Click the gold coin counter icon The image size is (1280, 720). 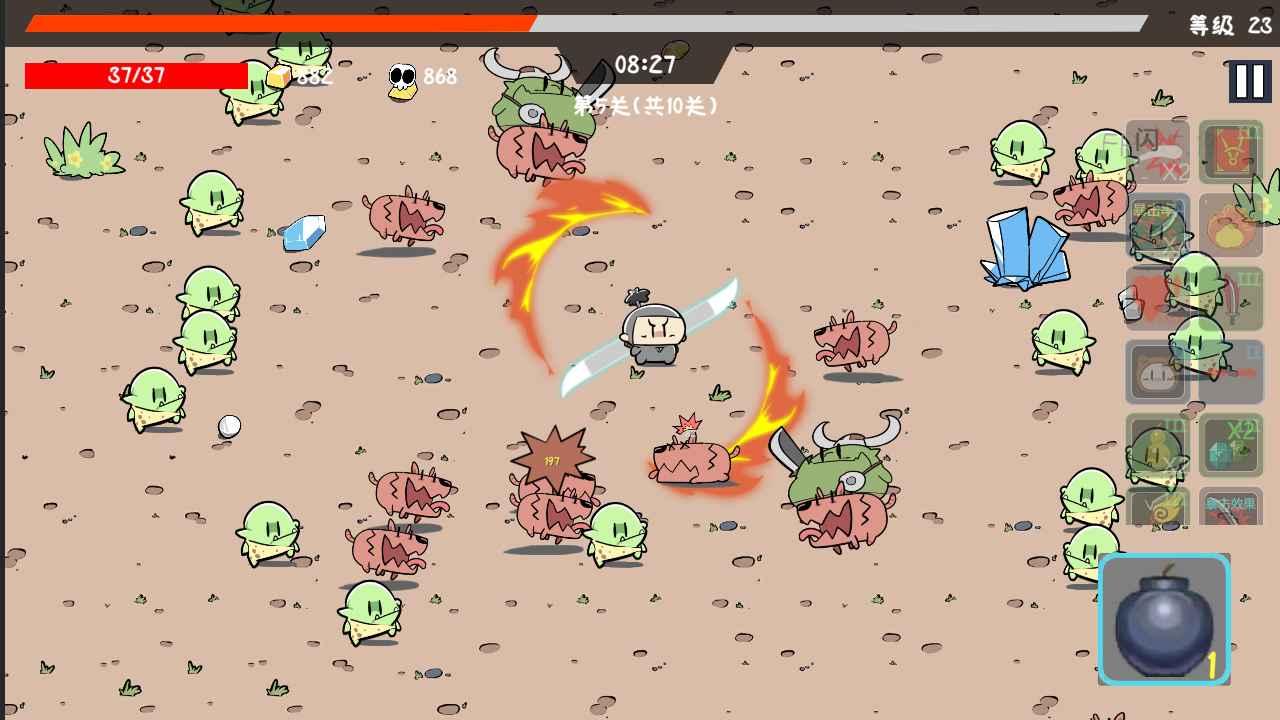(277, 76)
